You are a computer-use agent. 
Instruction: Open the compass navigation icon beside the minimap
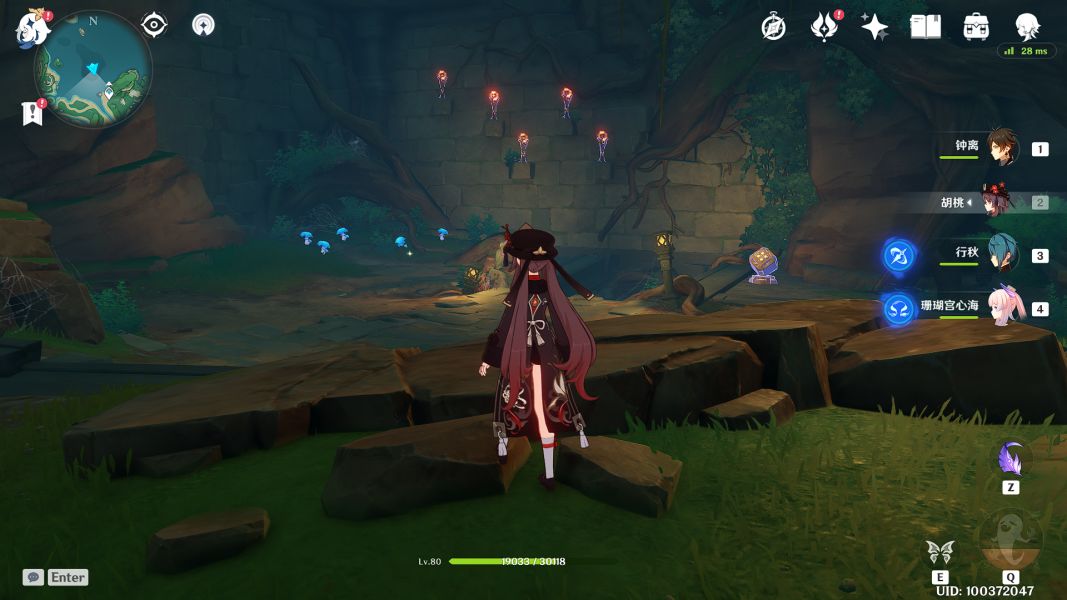click(x=203, y=25)
